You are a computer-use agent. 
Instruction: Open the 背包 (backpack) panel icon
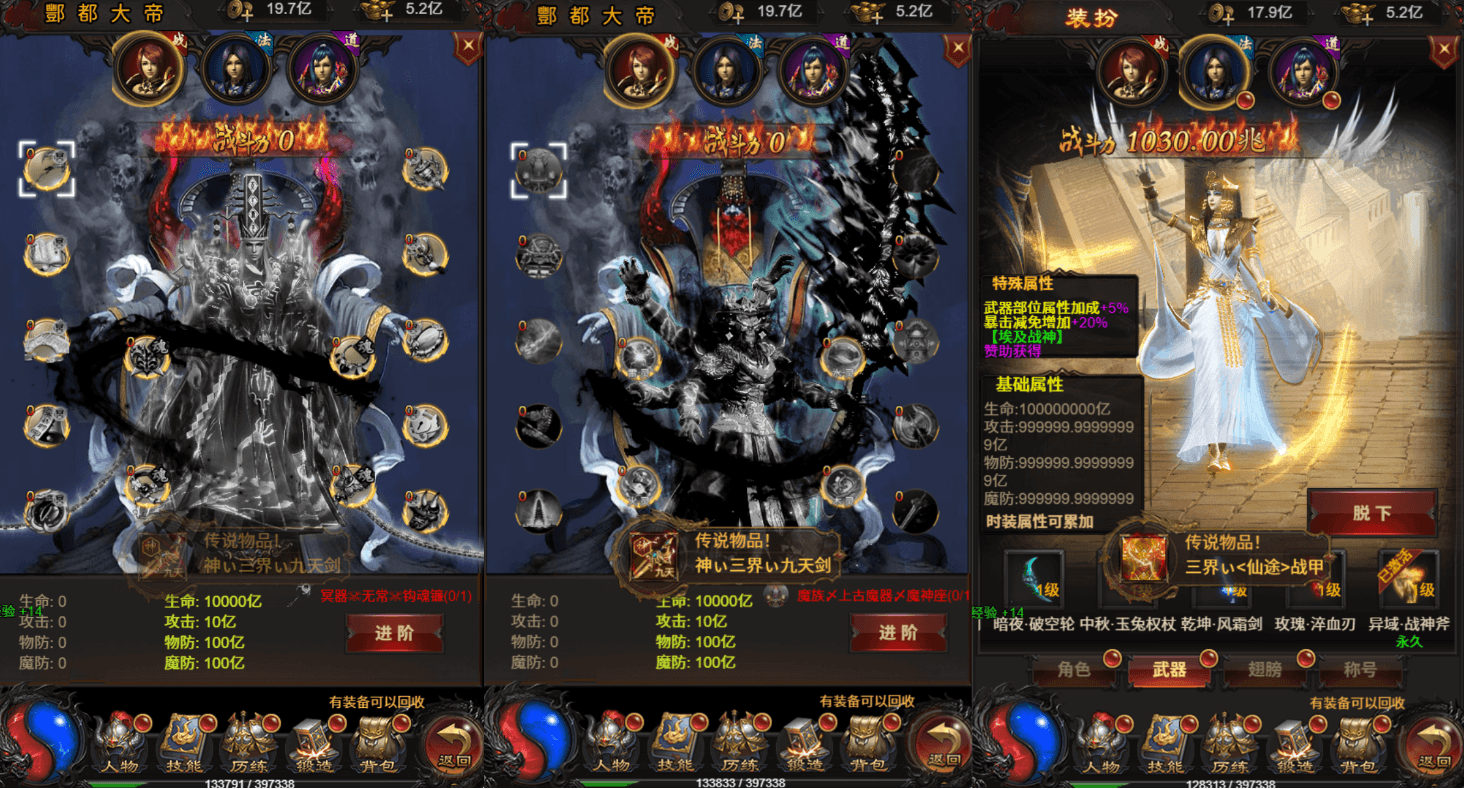tap(375, 742)
